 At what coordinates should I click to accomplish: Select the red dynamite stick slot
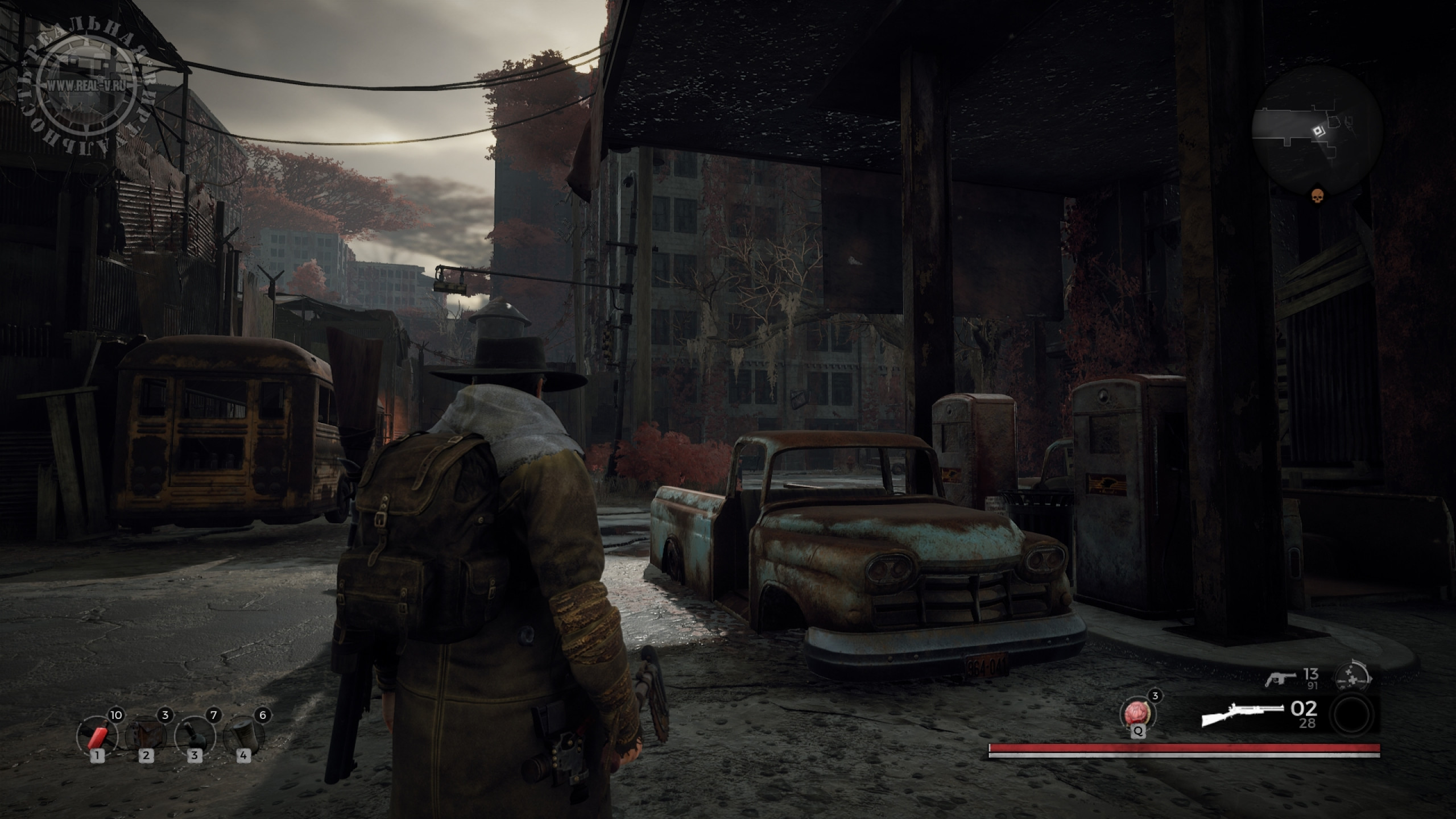[x=97, y=737]
